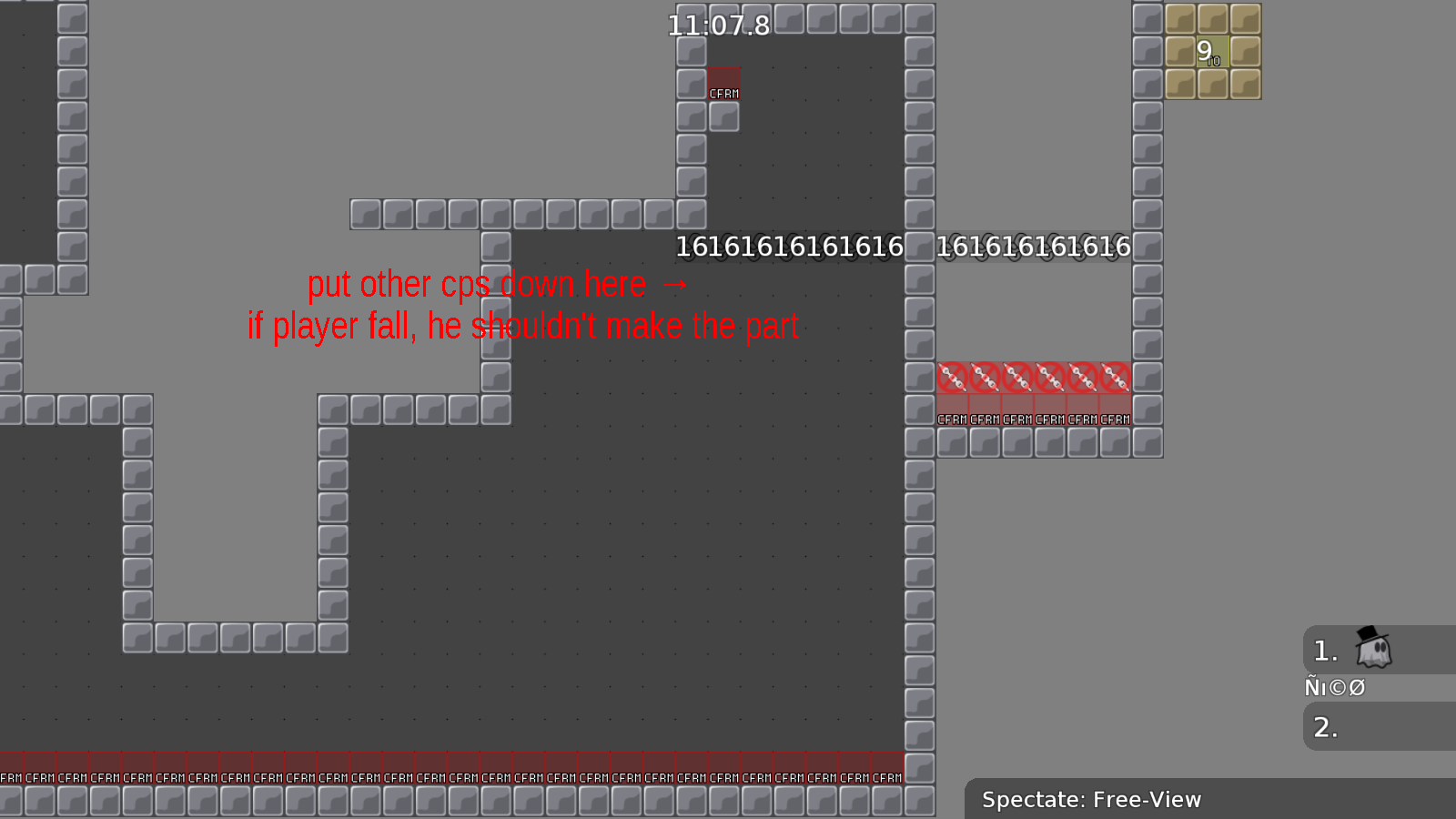1456x819 pixels.
Task: Click a gold block in the top-right cluster
Action: pos(1179,20)
